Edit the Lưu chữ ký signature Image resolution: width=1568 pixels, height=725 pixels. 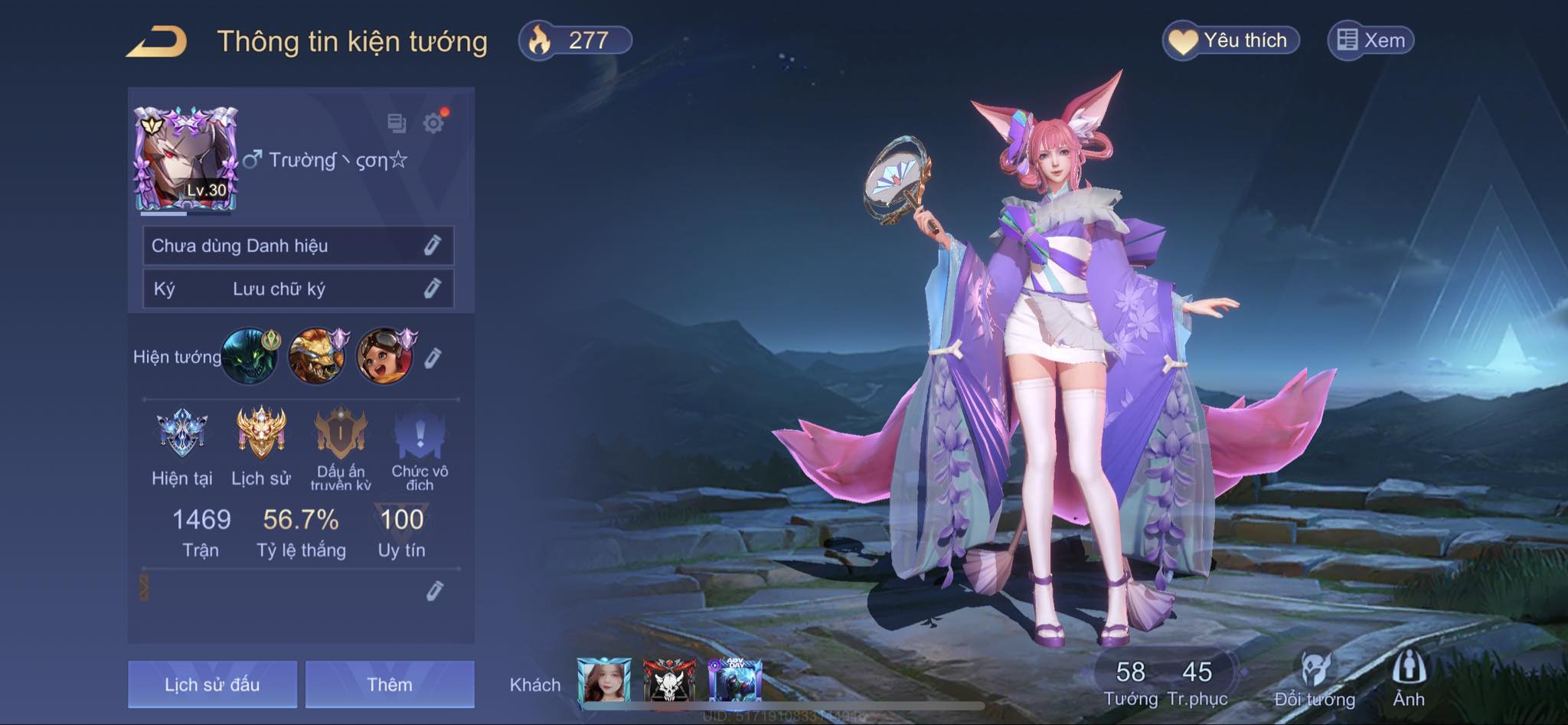432,289
